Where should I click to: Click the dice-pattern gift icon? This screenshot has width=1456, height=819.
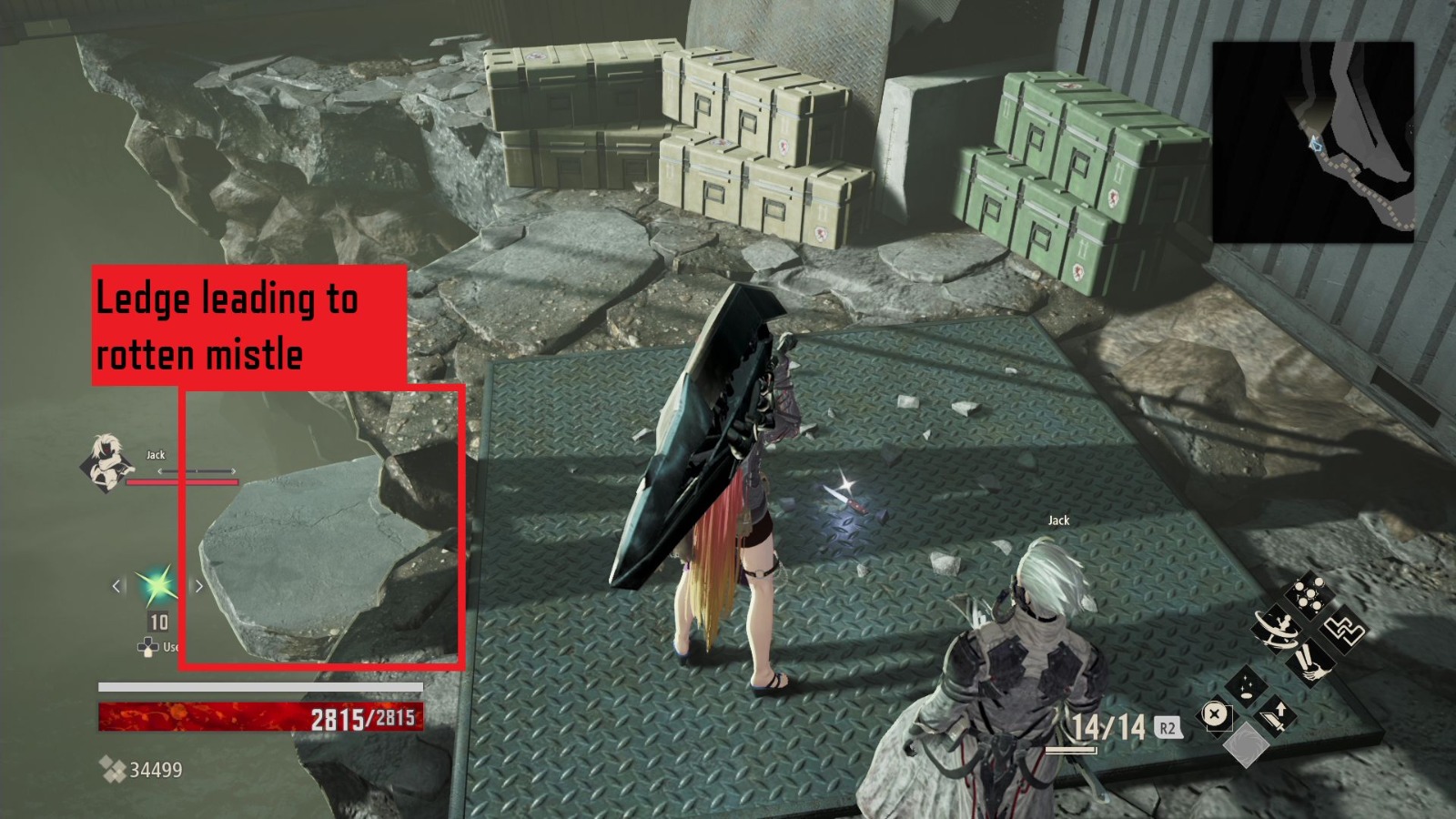click(x=1309, y=592)
